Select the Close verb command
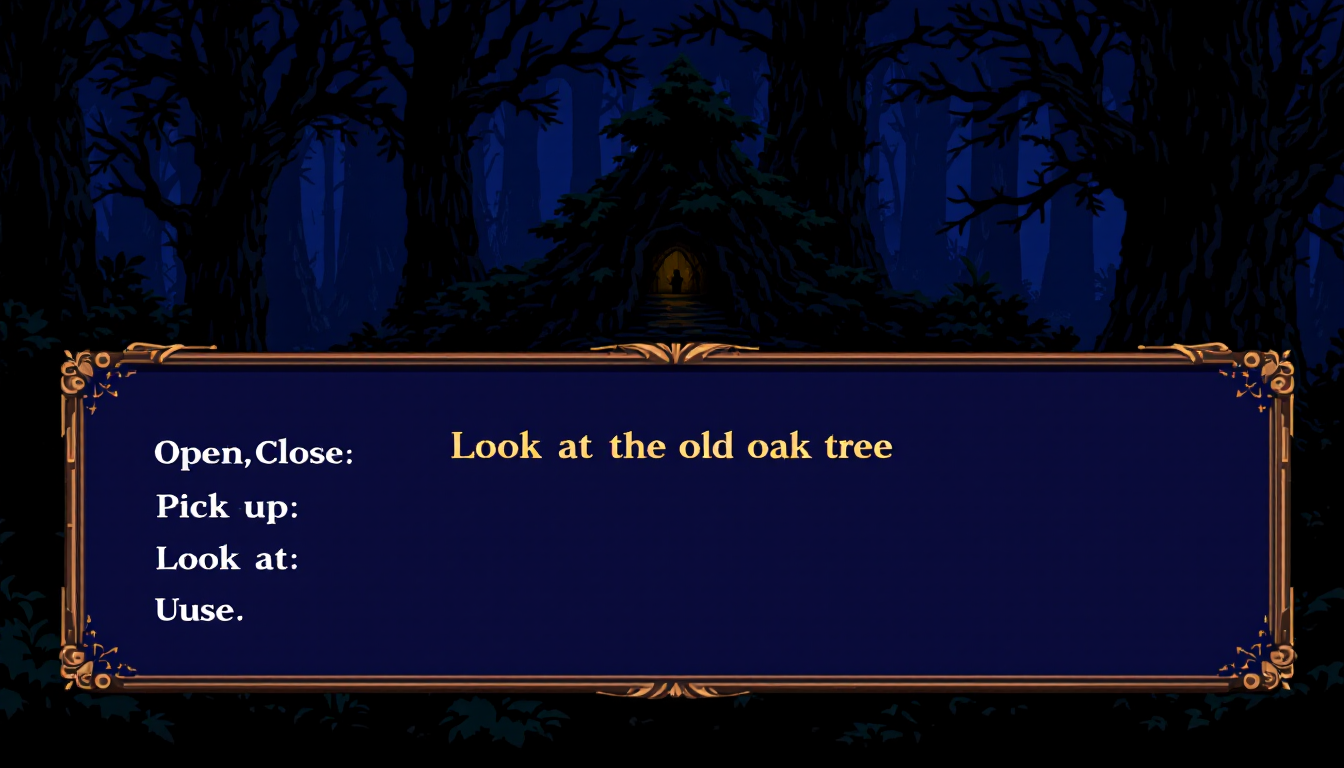Screen dimensions: 1344x768 300,453
